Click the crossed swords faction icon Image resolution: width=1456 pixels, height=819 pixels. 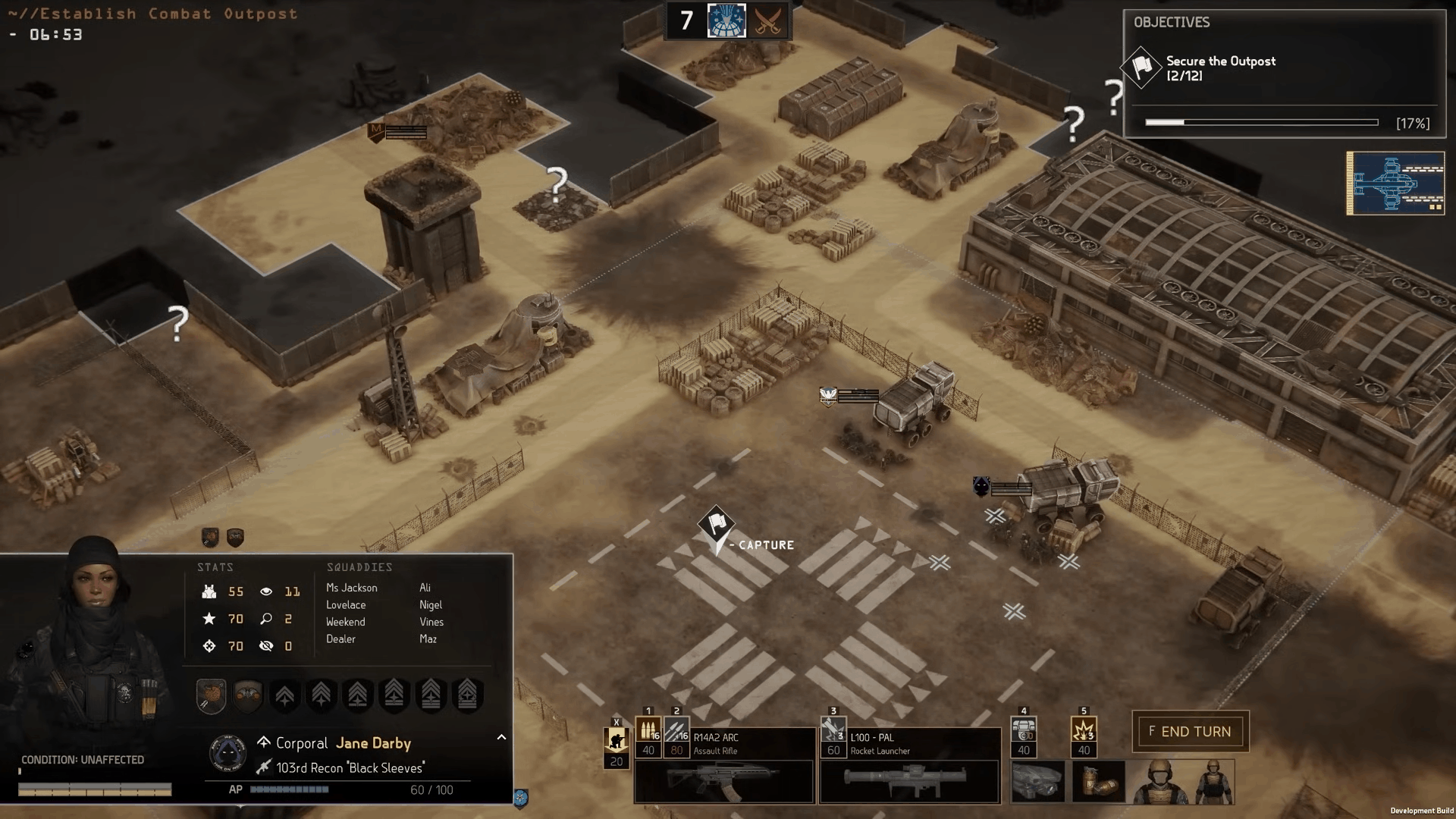[767, 21]
